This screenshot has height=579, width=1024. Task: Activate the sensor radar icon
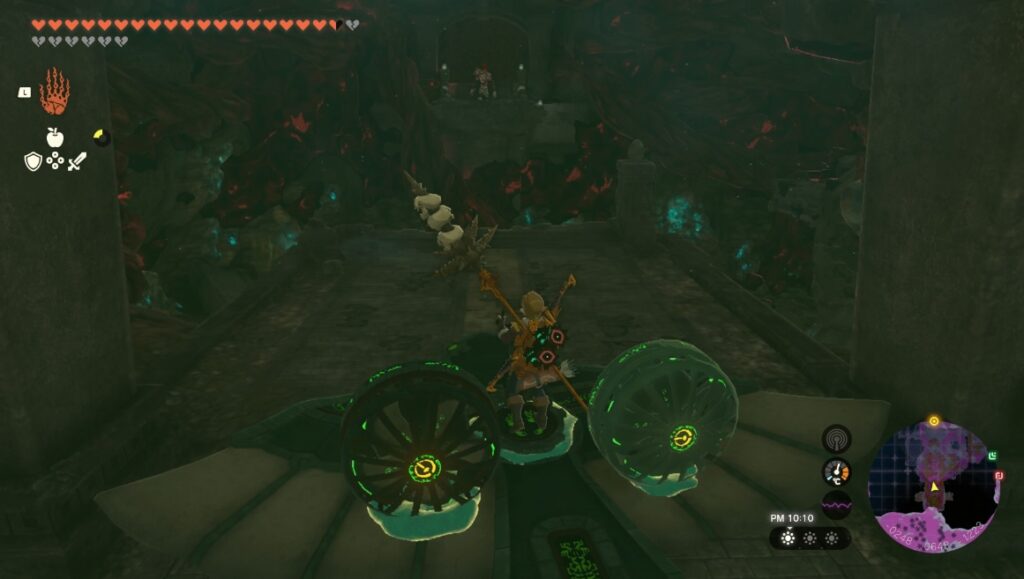pos(836,438)
